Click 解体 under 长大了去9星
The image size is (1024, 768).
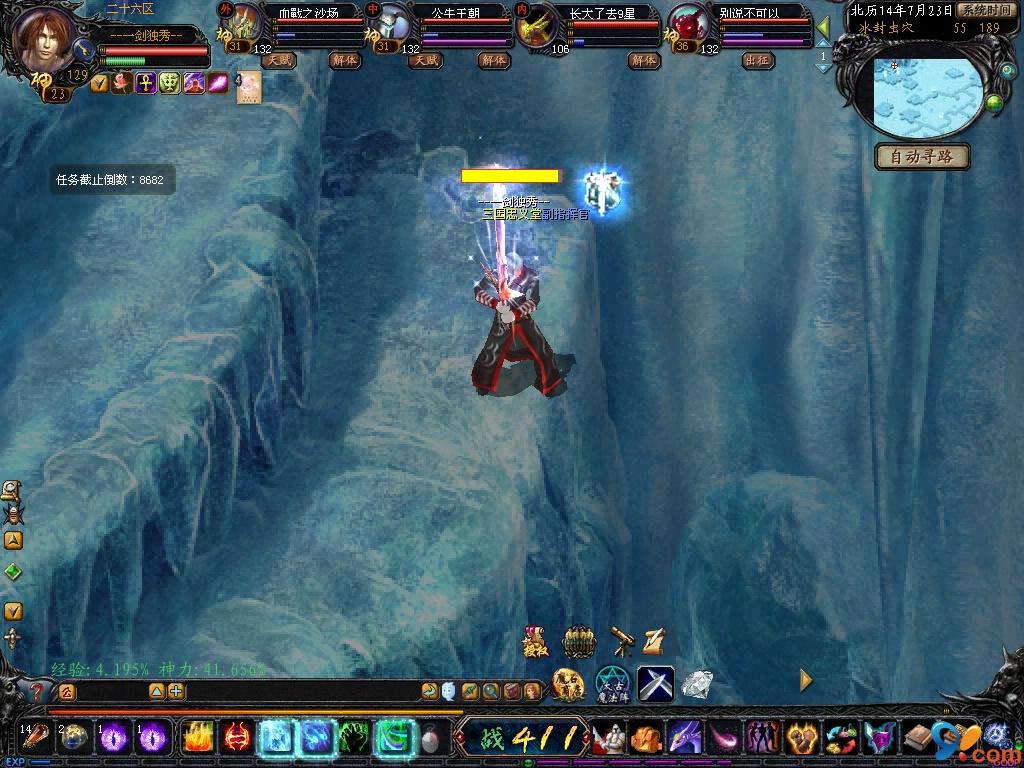pos(643,60)
